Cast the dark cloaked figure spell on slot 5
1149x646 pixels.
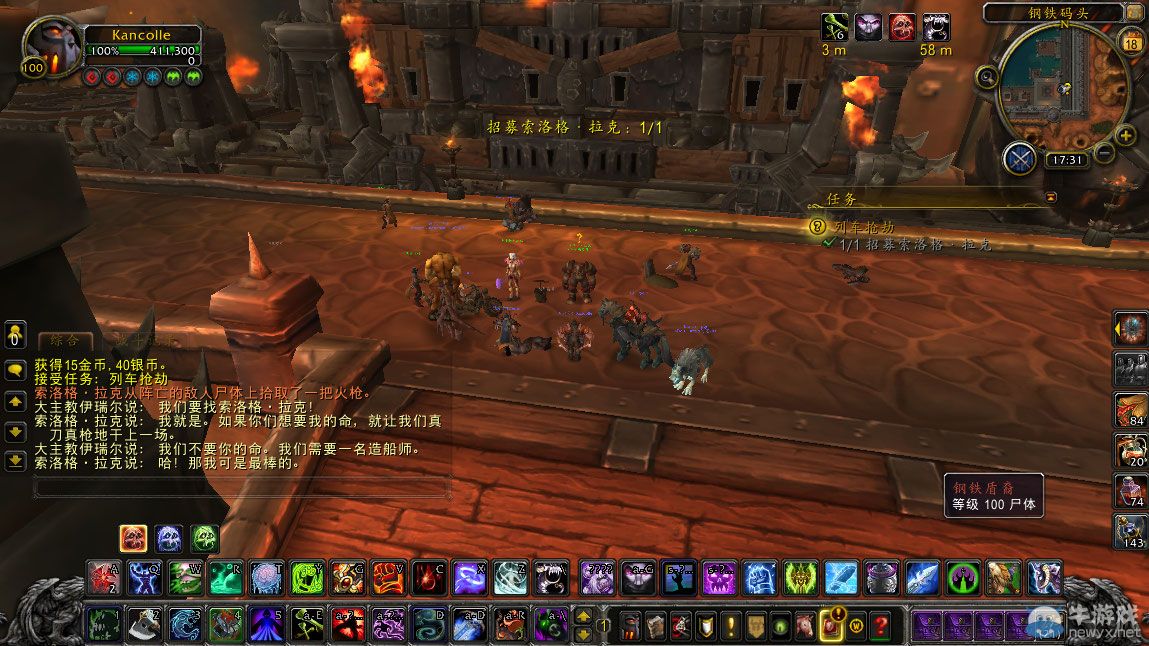click(265, 624)
